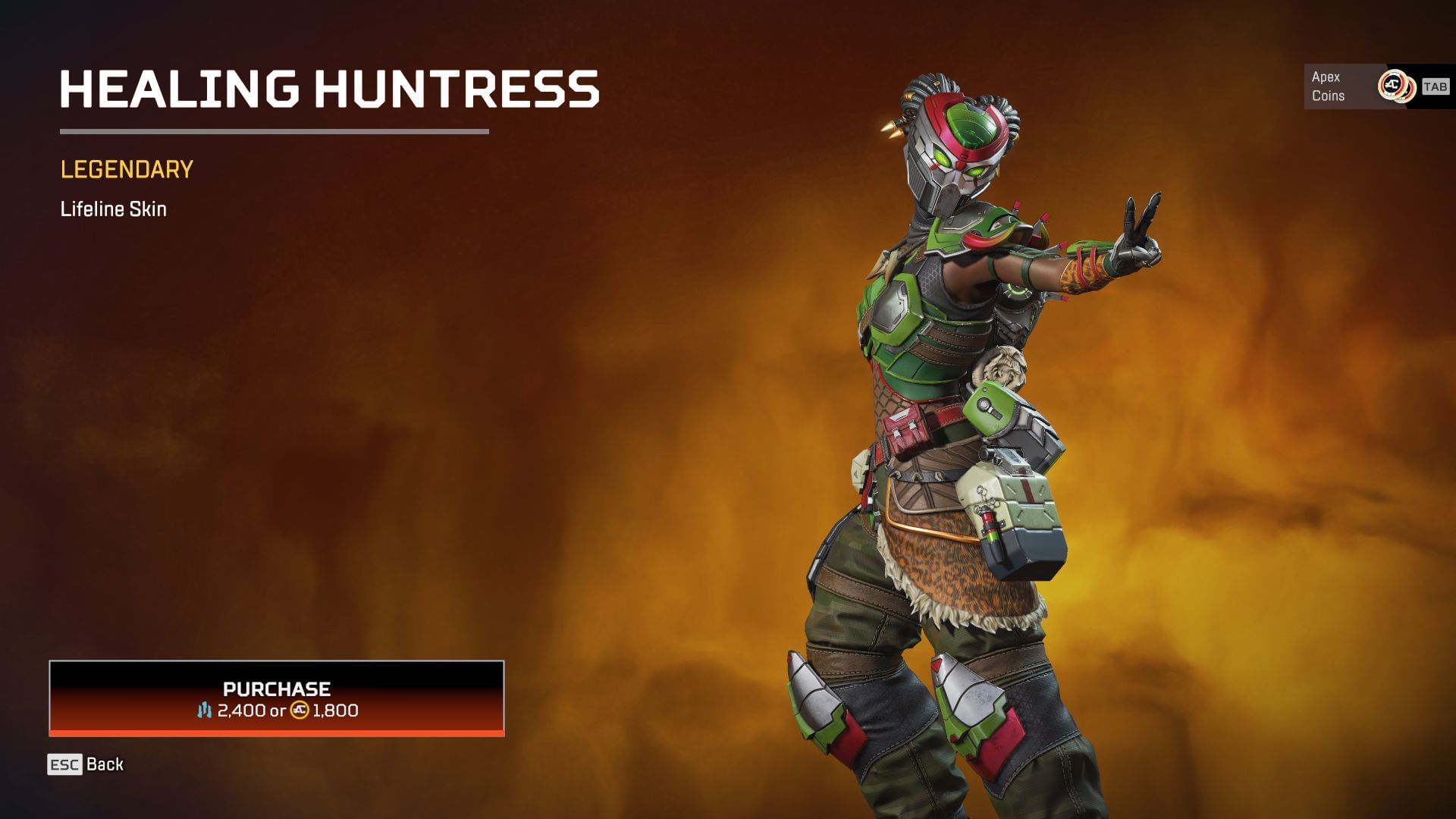Click the Crafting Metals icon on the Purchase button

coord(205,711)
